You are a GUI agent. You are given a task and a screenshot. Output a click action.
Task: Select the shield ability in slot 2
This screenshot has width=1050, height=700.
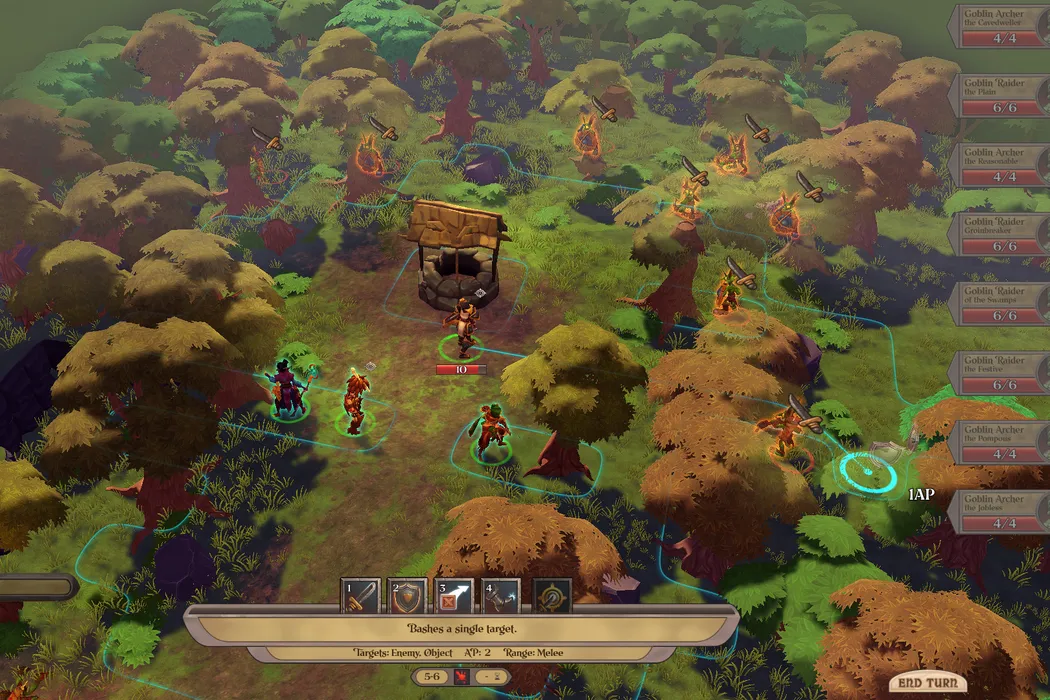point(408,597)
